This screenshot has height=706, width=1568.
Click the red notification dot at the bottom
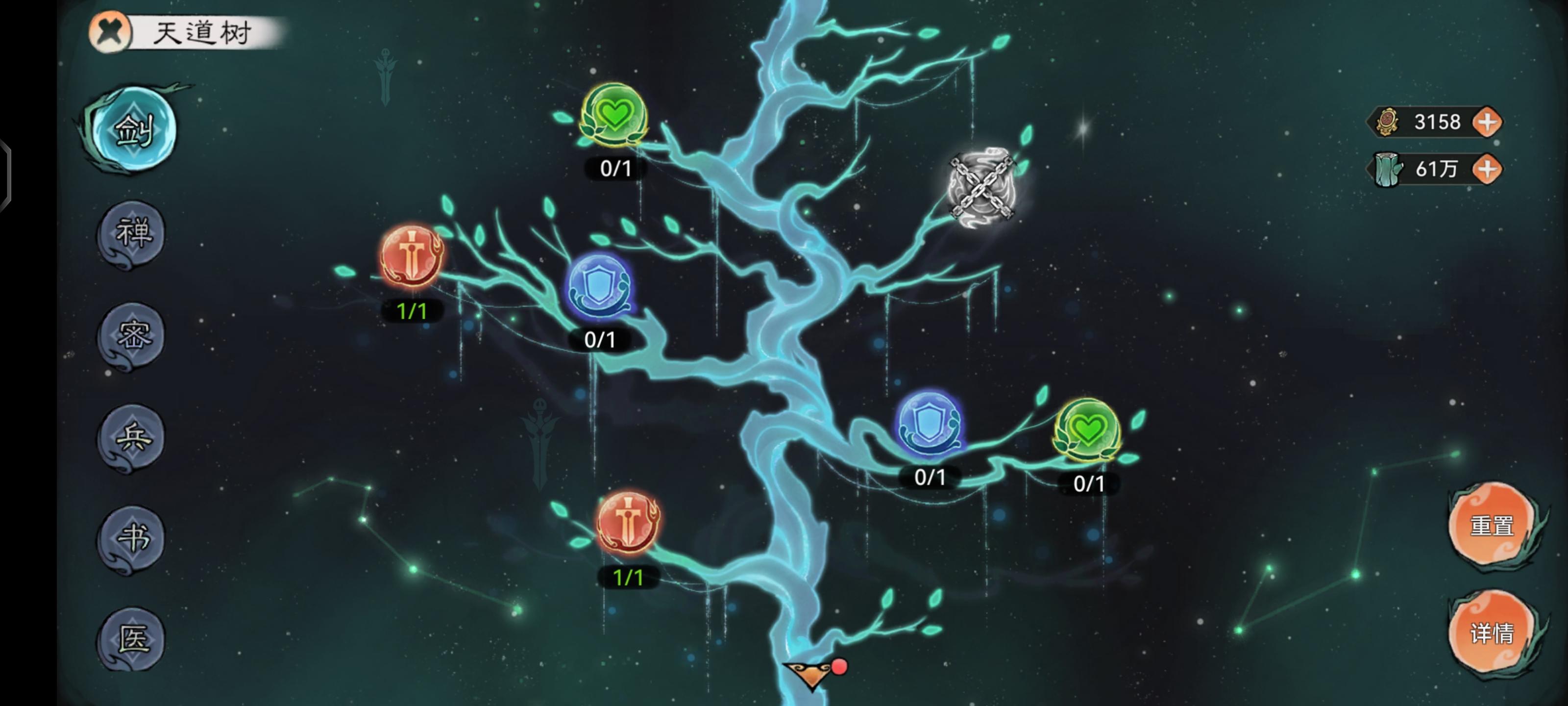pos(841,667)
